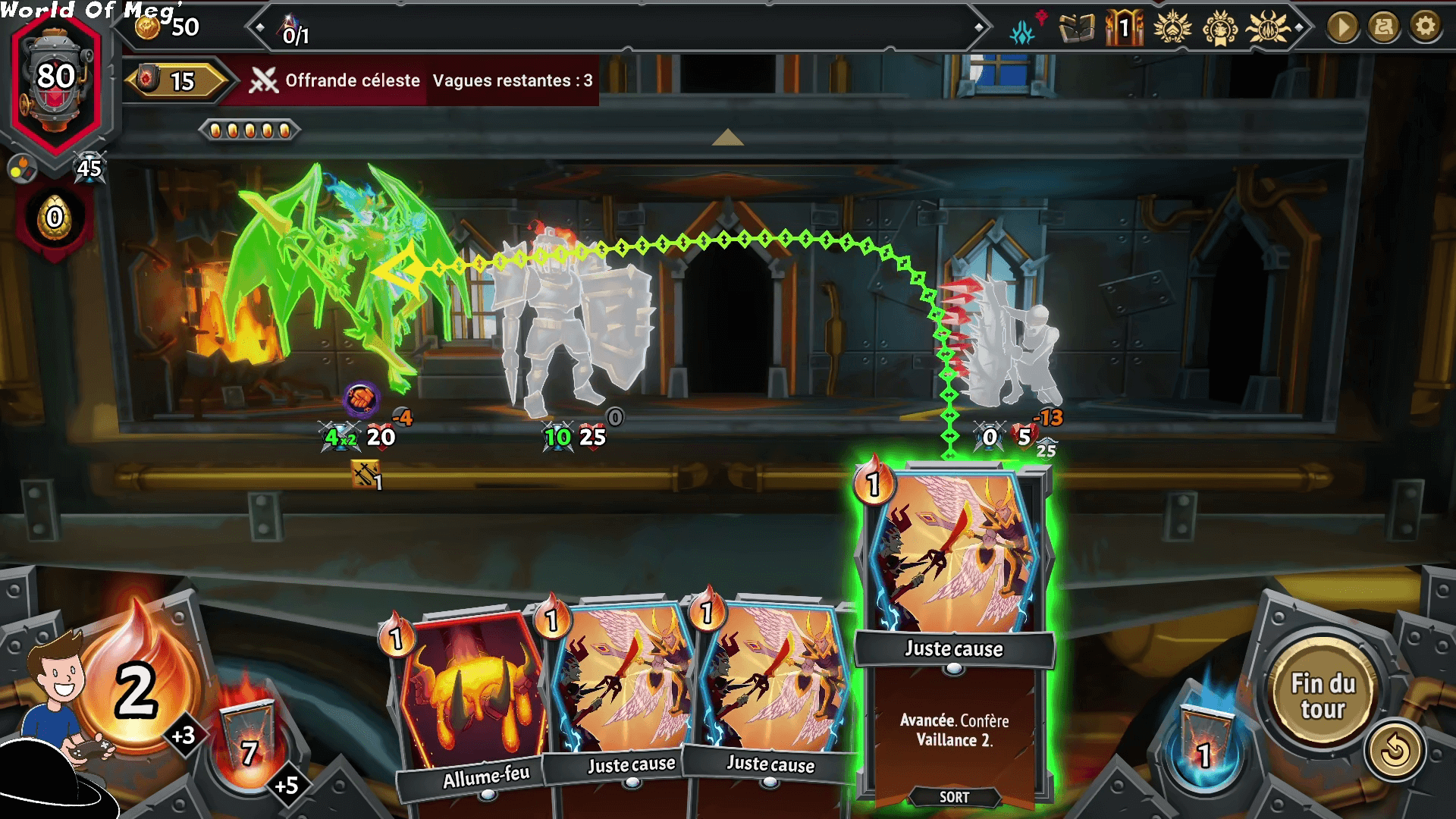Inspect the winged chevron golden artifact
This screenshot has width=1456, height=819.
tap(1172, 29)
